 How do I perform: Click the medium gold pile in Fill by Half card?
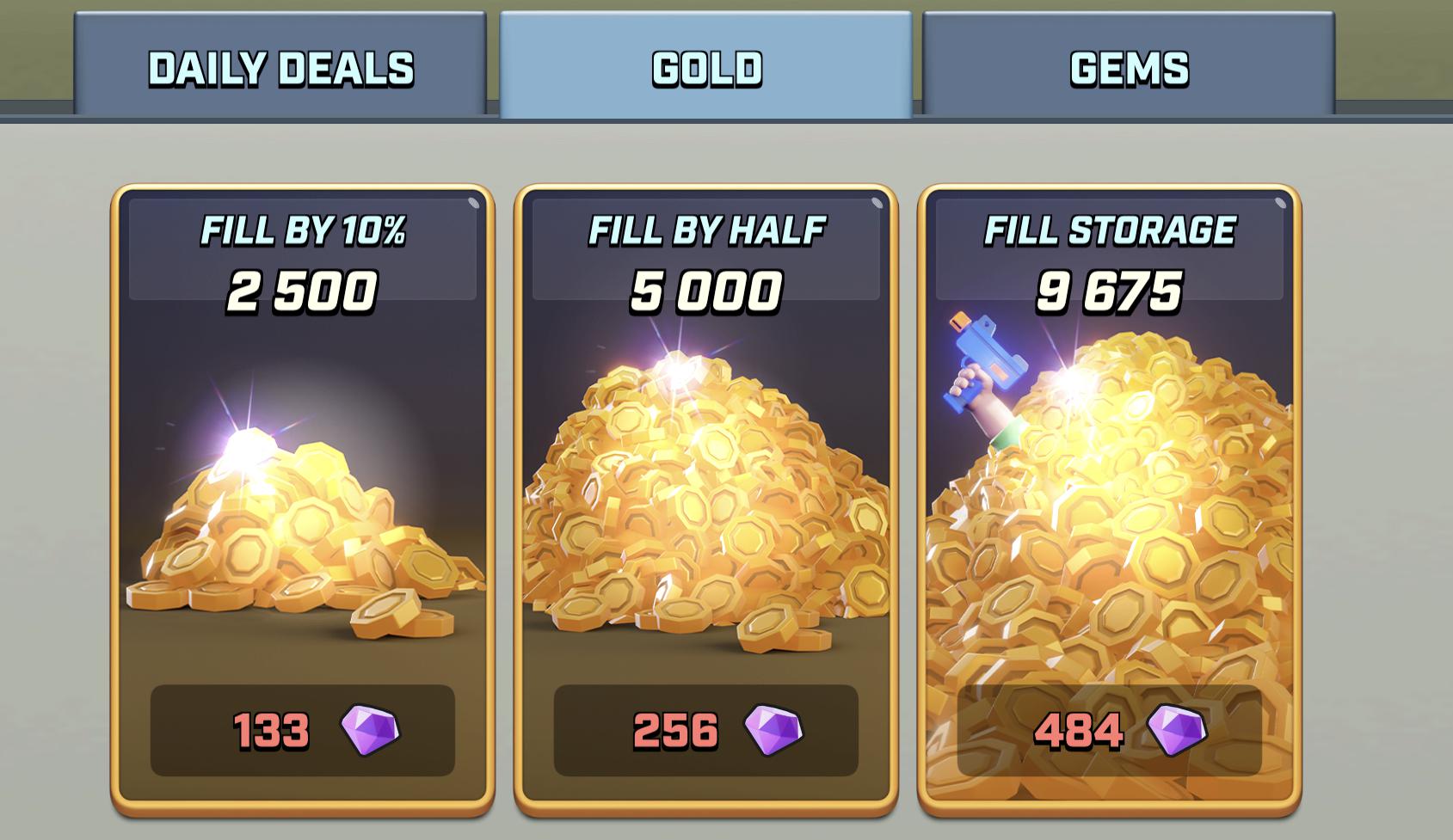[x=705, y=499]
